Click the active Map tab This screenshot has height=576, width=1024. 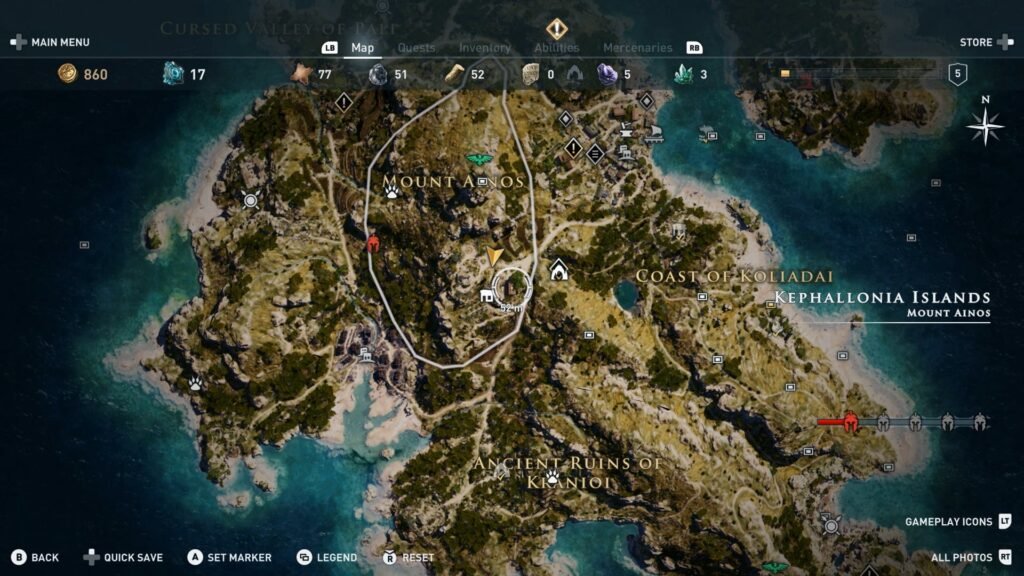pyautogui.click(x=362, y=47)
